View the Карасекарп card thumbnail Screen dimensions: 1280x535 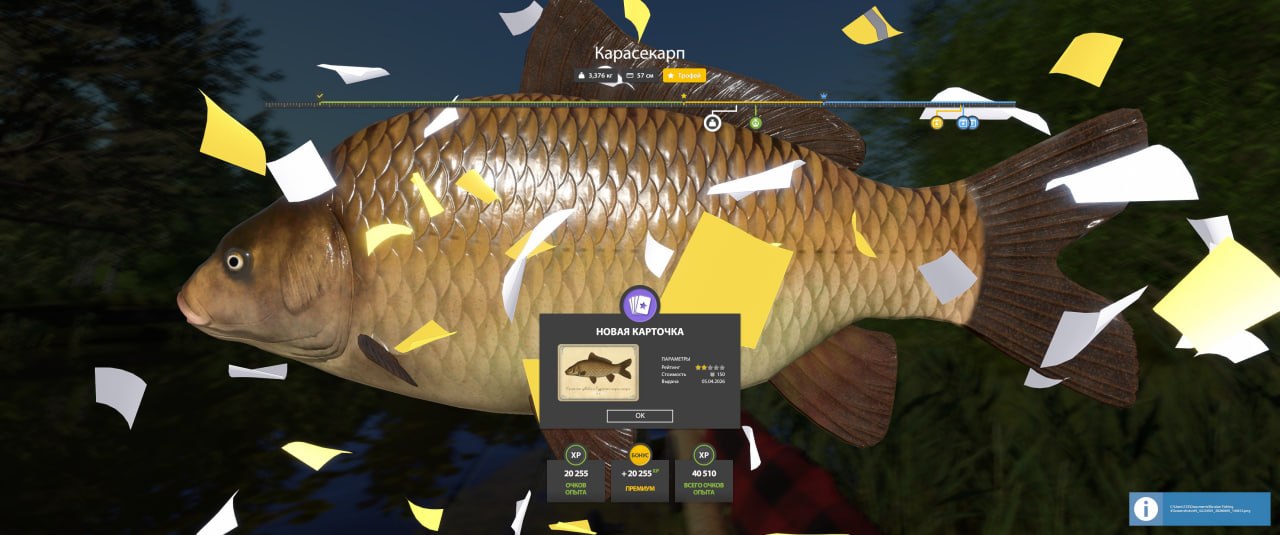(x=598, y=372)
